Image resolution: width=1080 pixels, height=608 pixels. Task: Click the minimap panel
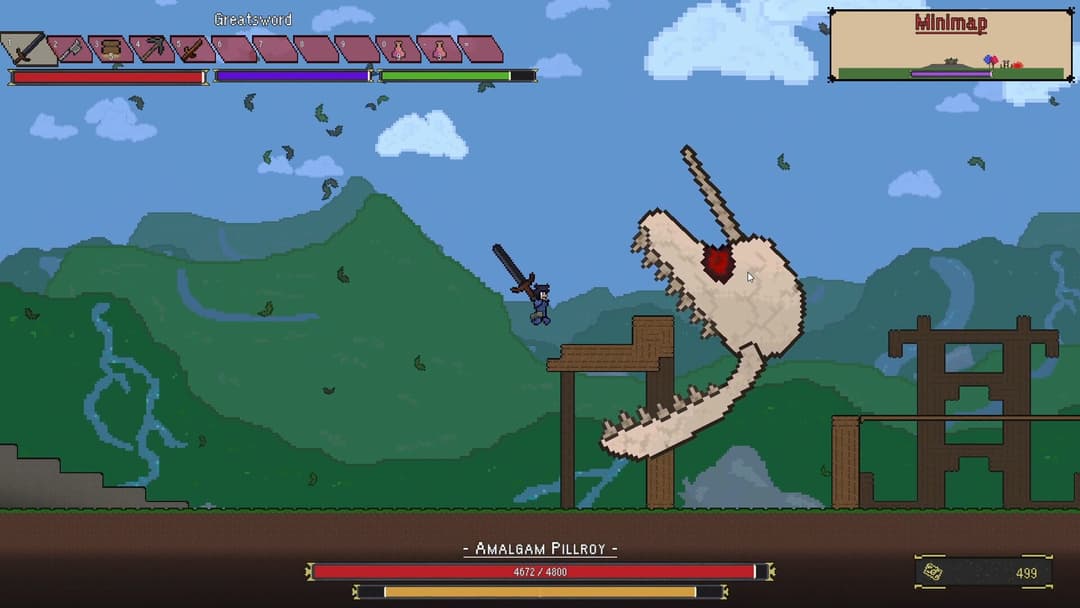tap(950, 45)
